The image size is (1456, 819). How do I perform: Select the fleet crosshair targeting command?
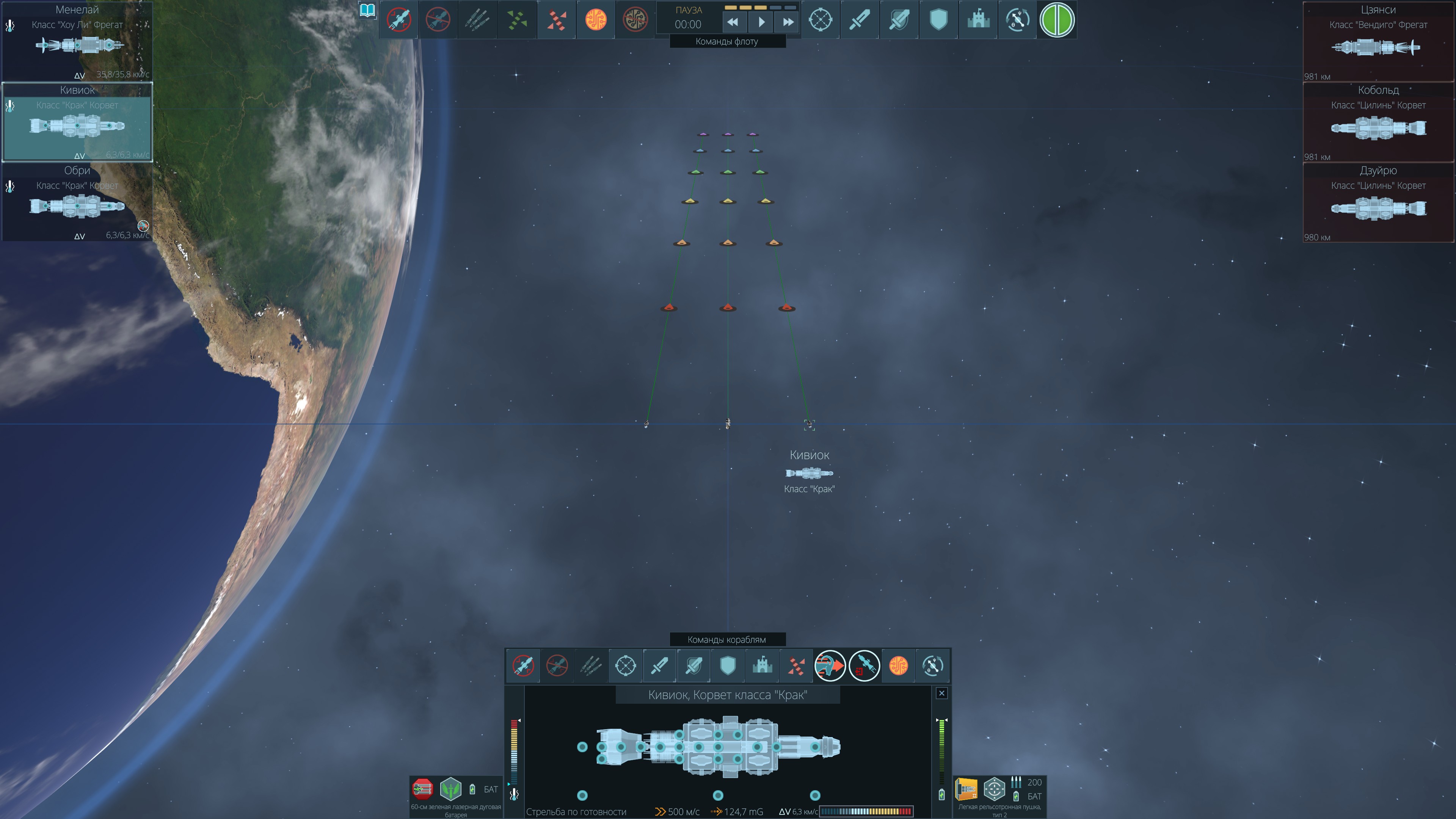coord(820,20)
